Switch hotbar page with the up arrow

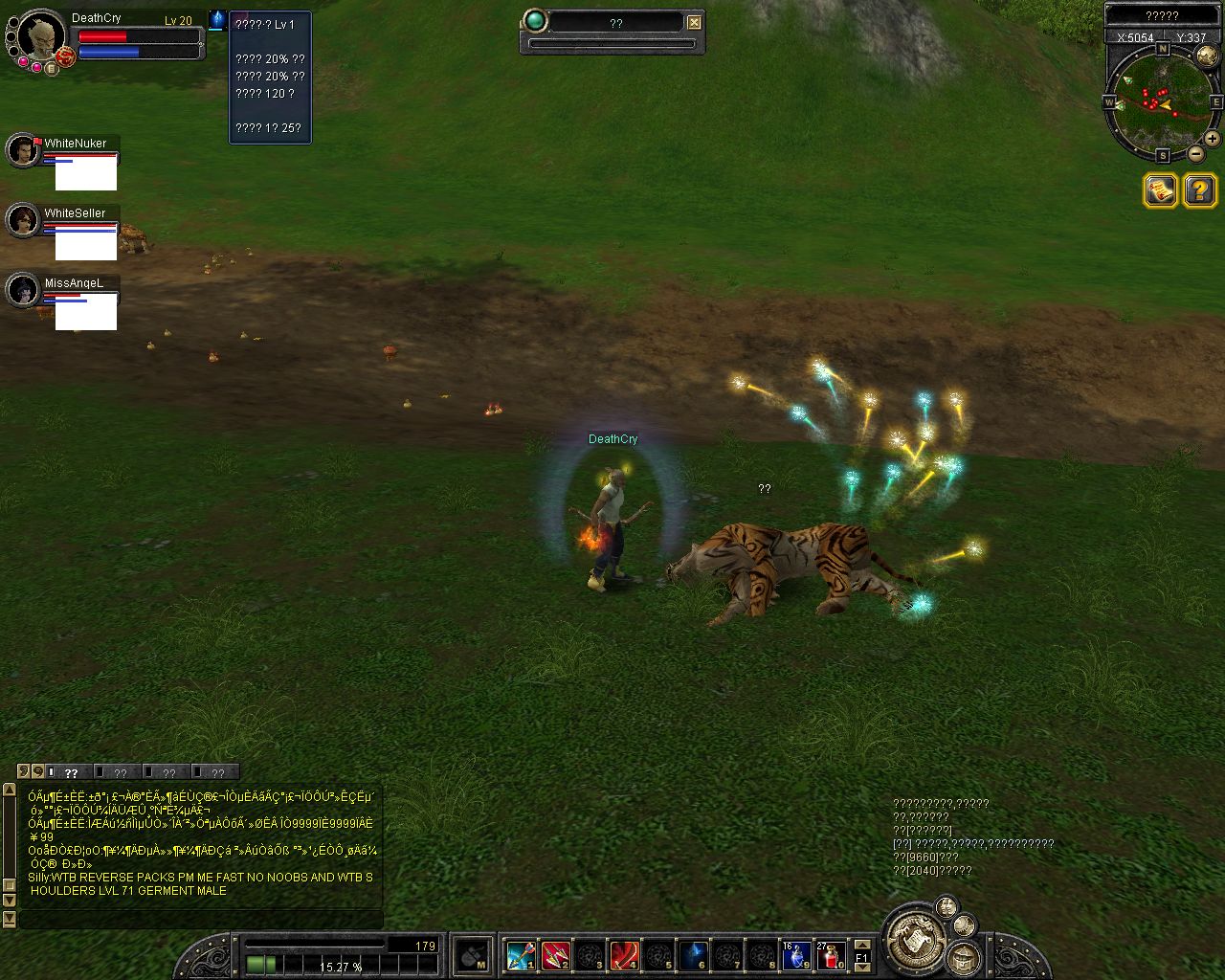(862, 946)
